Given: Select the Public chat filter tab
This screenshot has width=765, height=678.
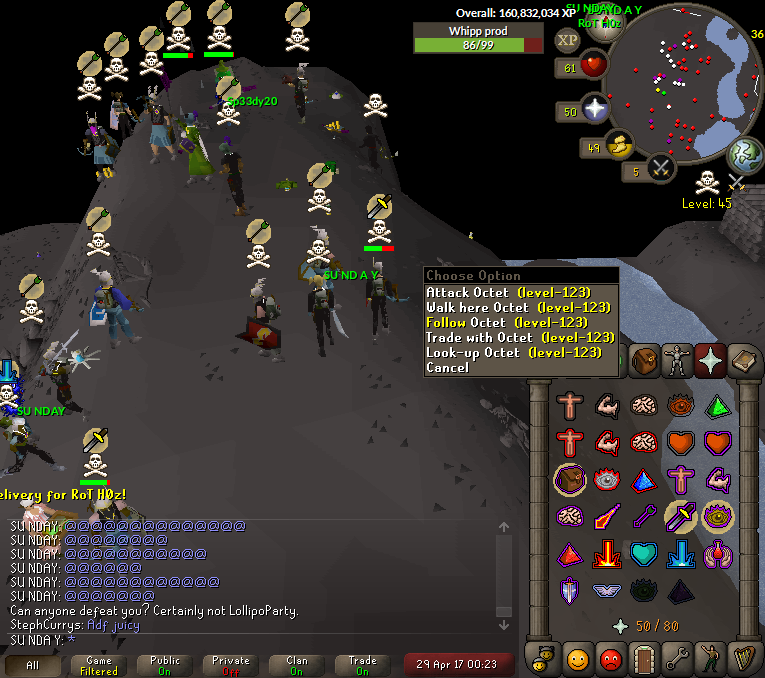Looking at the screenshot, I should (165, 664).
